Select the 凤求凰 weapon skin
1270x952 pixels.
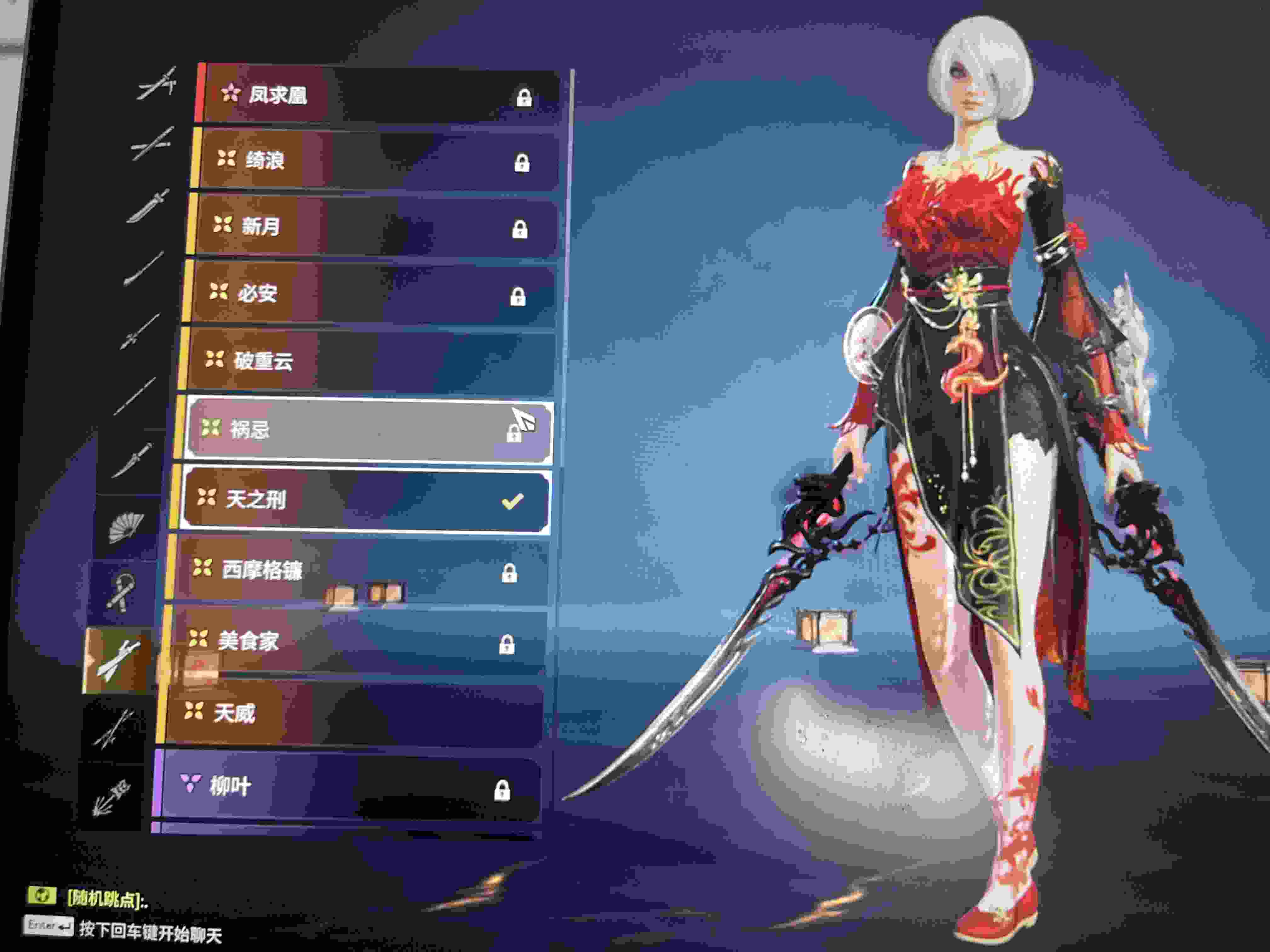379,96
